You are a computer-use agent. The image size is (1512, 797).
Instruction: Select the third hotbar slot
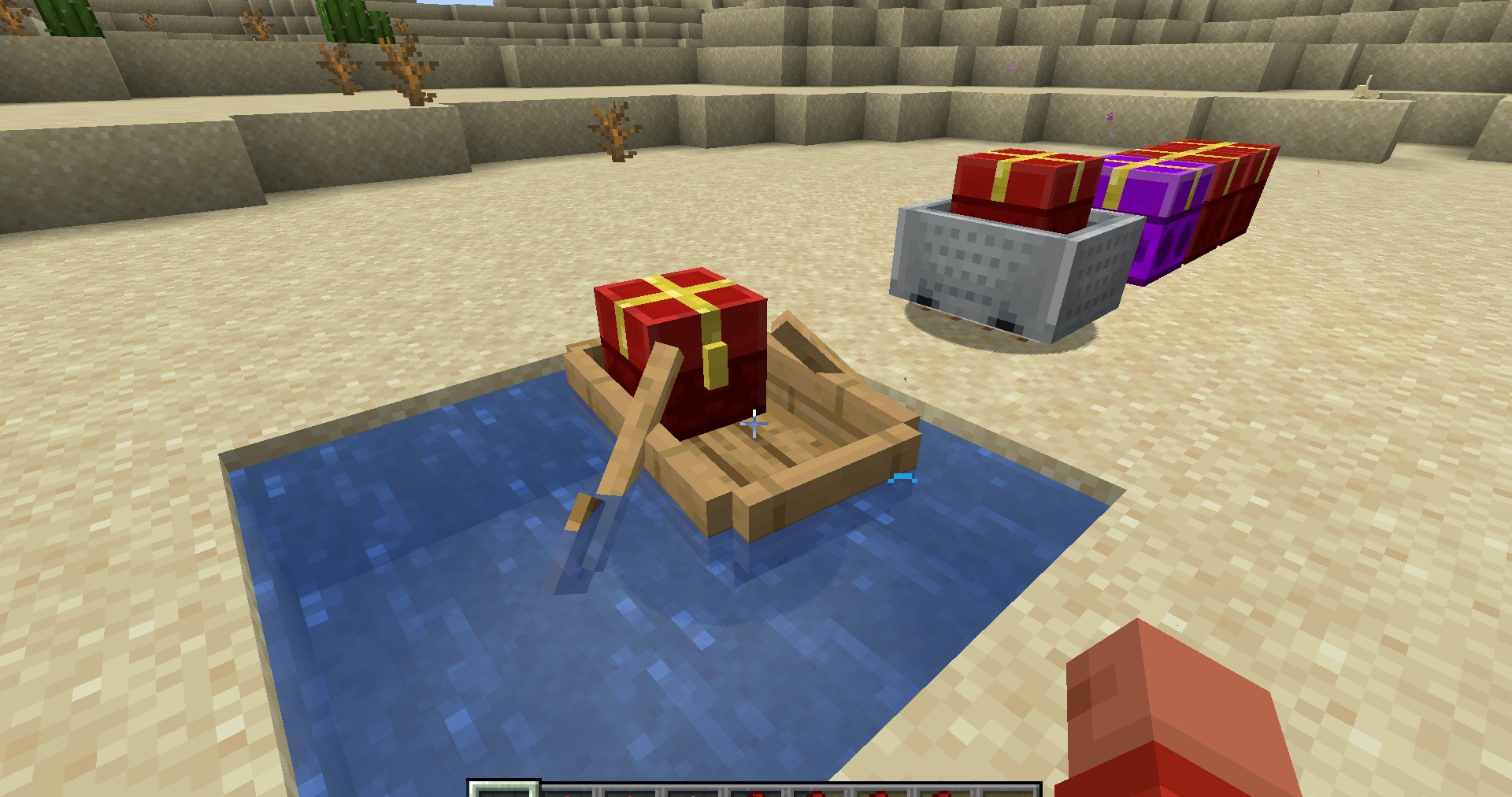[x=630, y=790]
